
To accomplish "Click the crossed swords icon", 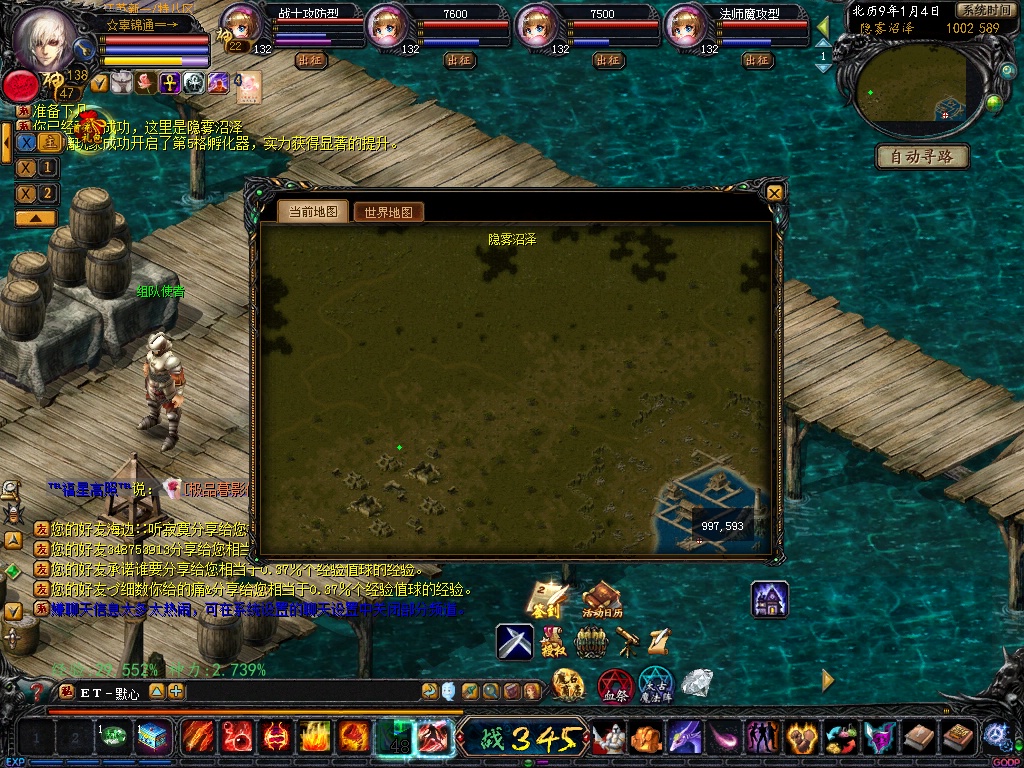I will [515, 641].
